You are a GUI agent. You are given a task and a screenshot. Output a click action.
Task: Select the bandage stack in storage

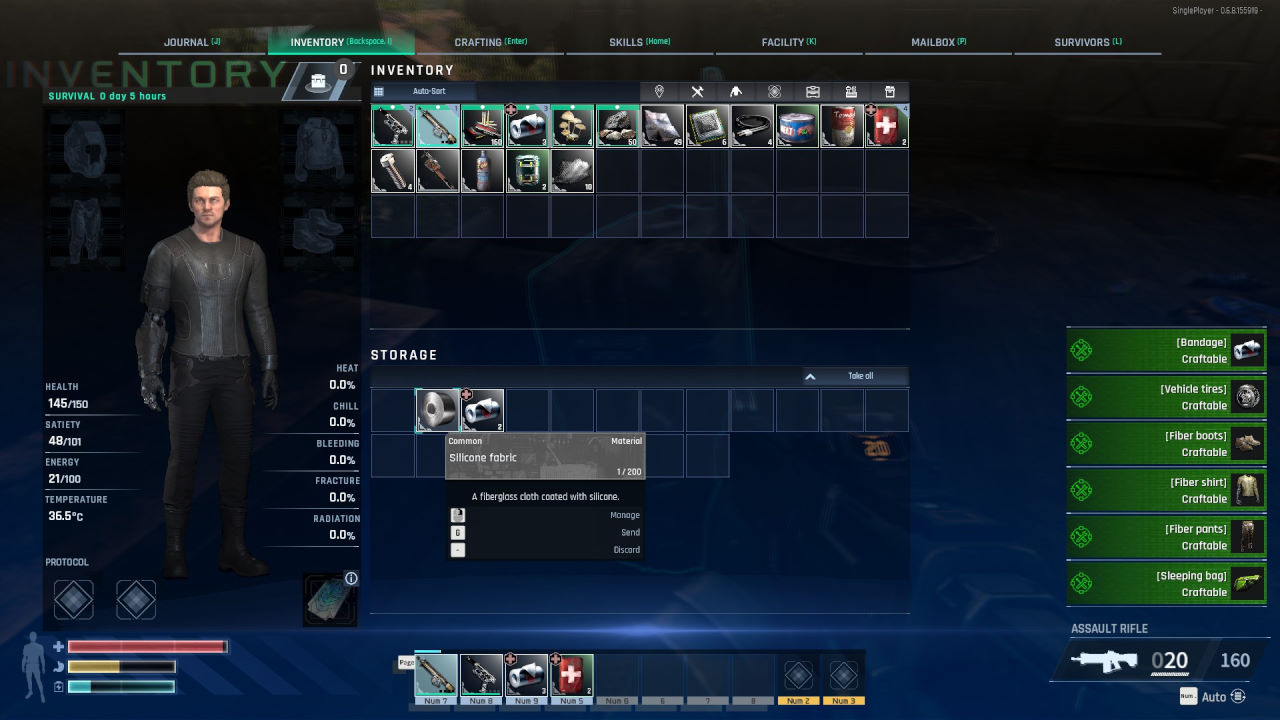click(x=482, y=410)
